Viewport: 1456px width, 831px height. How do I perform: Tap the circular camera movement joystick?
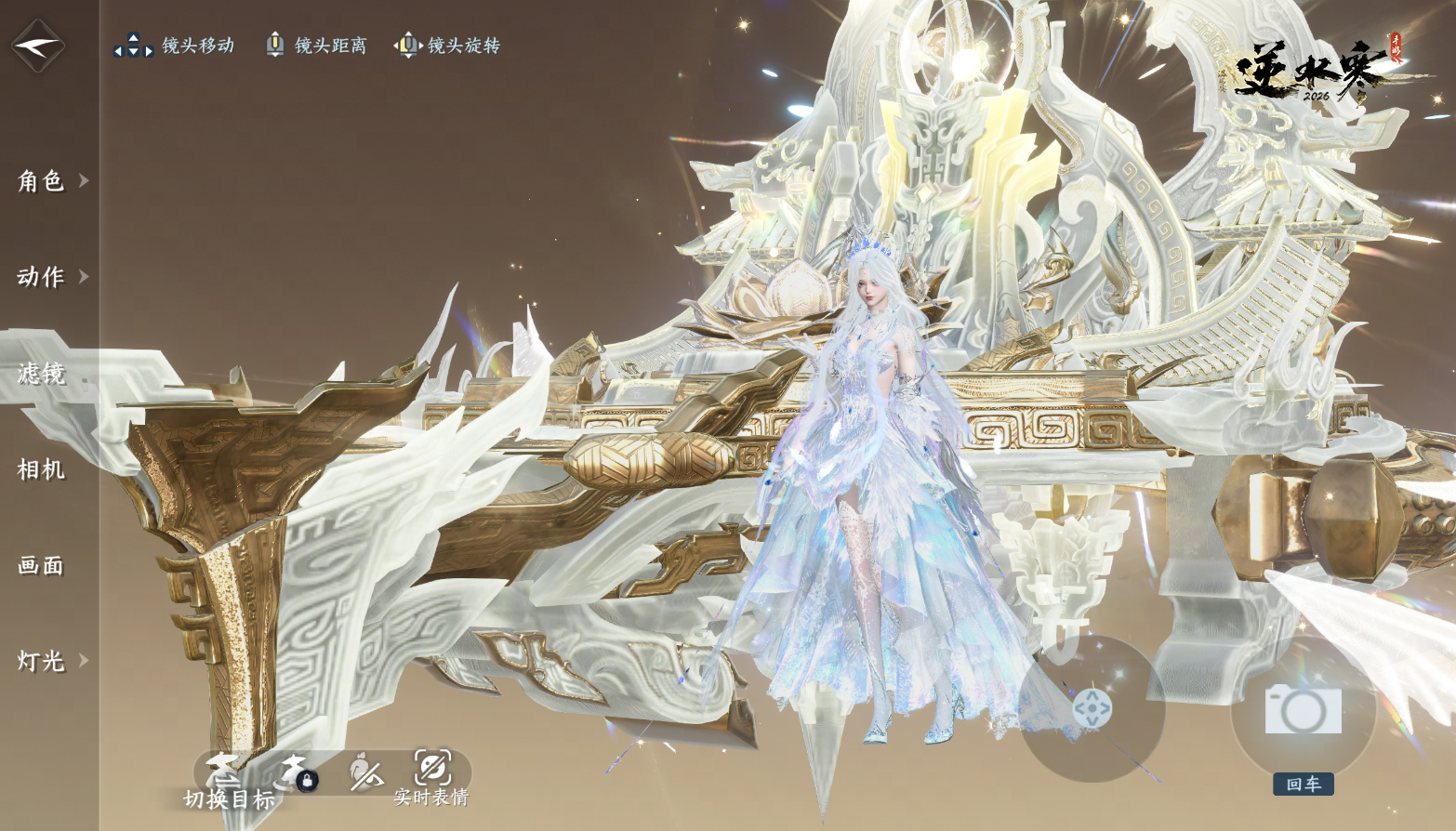[x=1092, y=708]
